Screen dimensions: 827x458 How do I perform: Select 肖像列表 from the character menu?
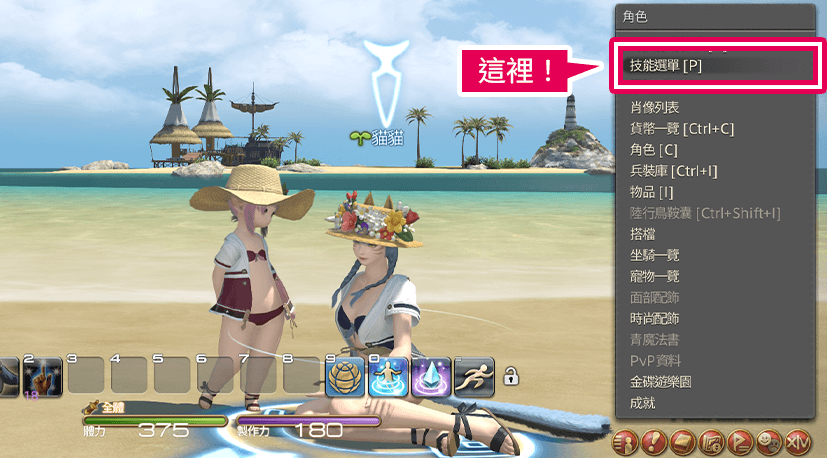[655, 106]
